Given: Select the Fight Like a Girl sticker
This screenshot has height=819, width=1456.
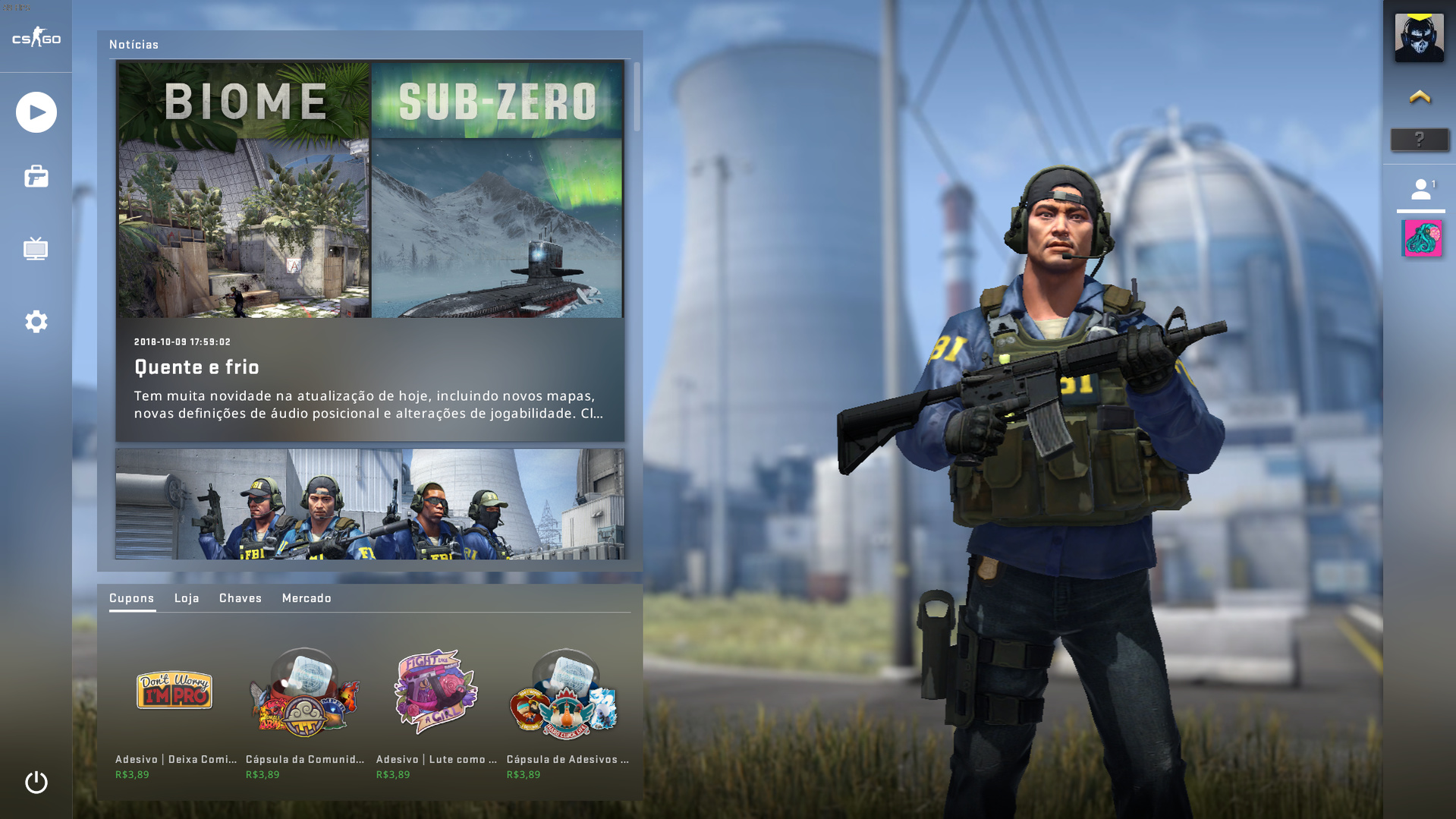Looking at the screenshot, I should [436, 692].
